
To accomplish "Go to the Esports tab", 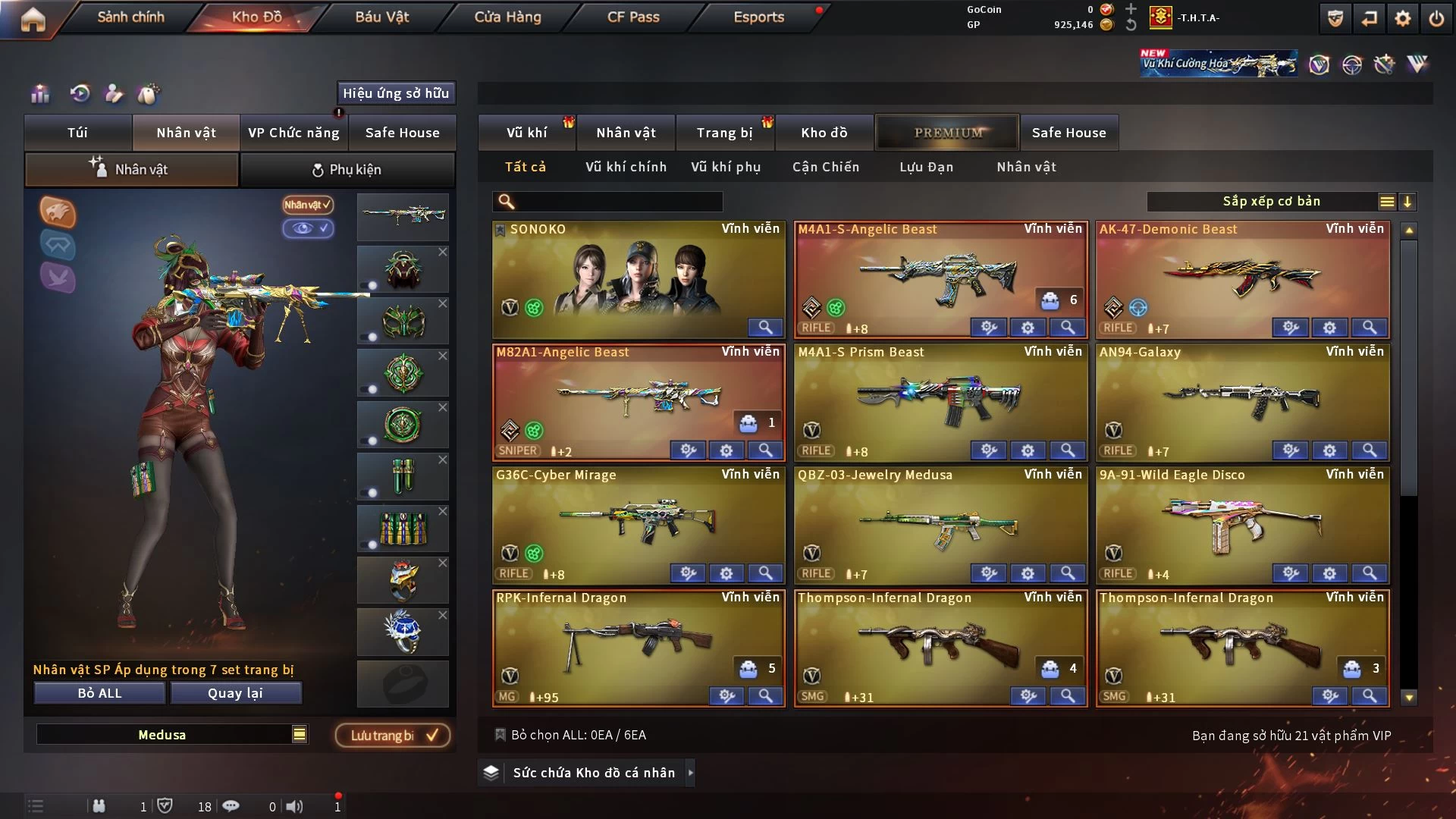I will [758, 17].
